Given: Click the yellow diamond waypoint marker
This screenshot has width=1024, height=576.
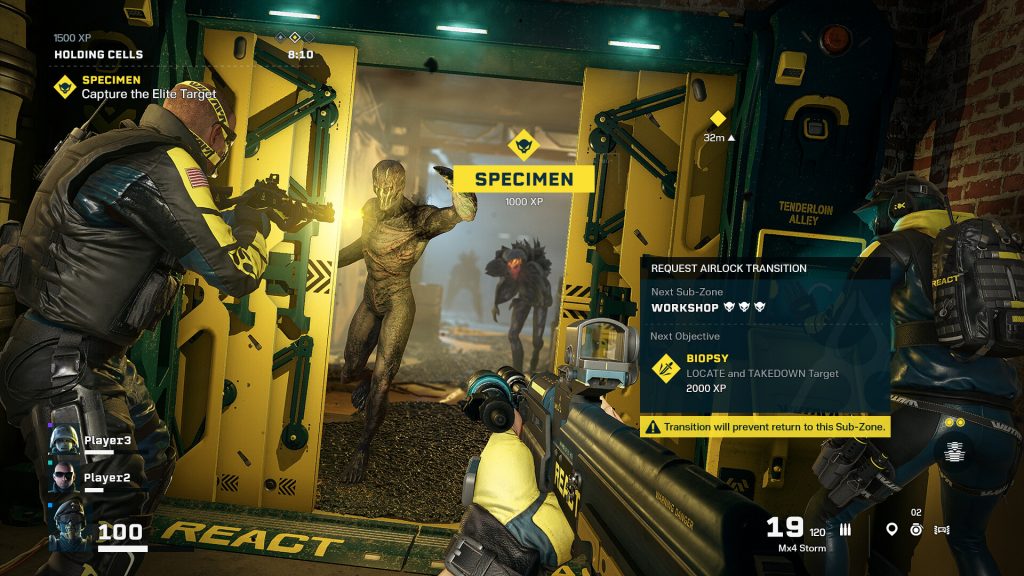Looking at the screenshot, I should point(717,119).
